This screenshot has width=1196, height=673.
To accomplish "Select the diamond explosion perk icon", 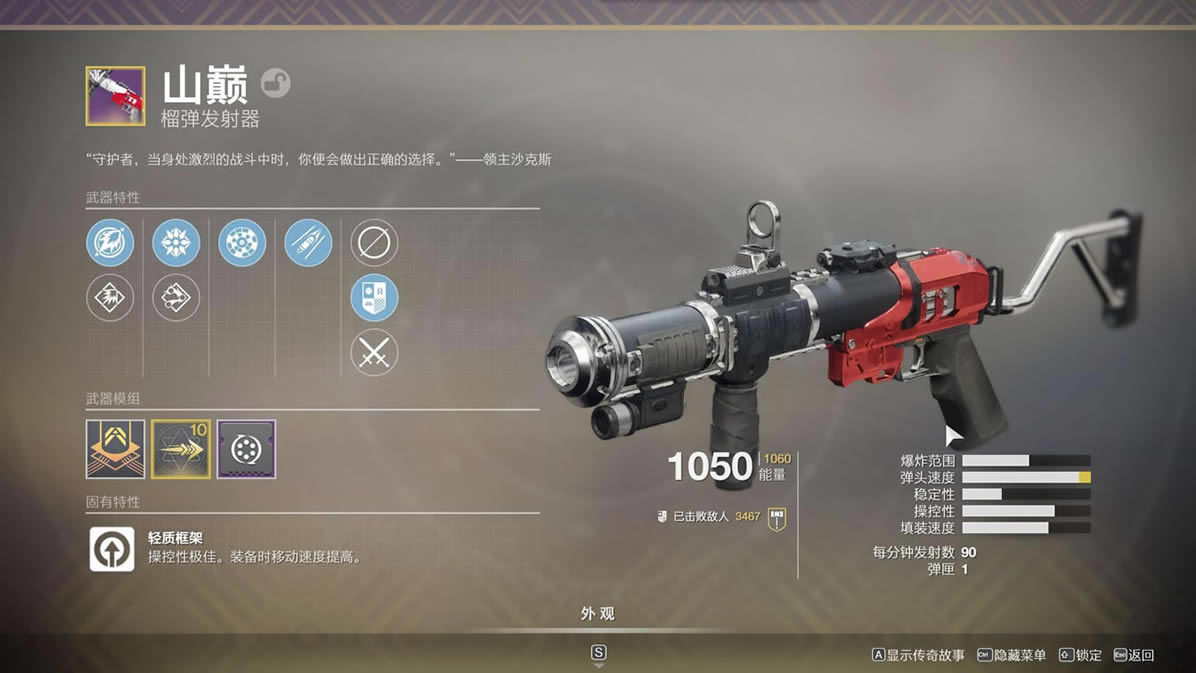I will (x=110, y=298).
